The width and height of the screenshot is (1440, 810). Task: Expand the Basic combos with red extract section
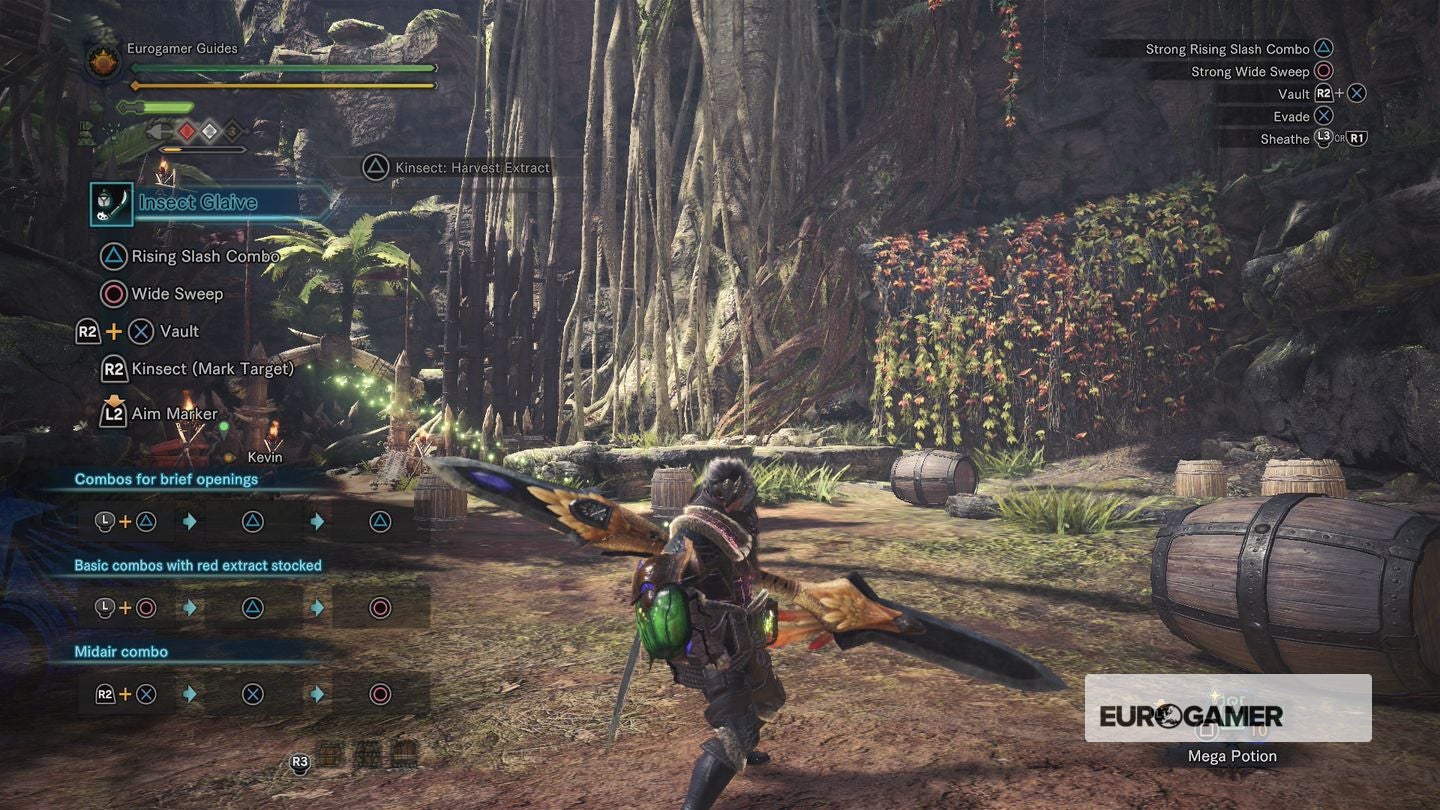(197, 565)
